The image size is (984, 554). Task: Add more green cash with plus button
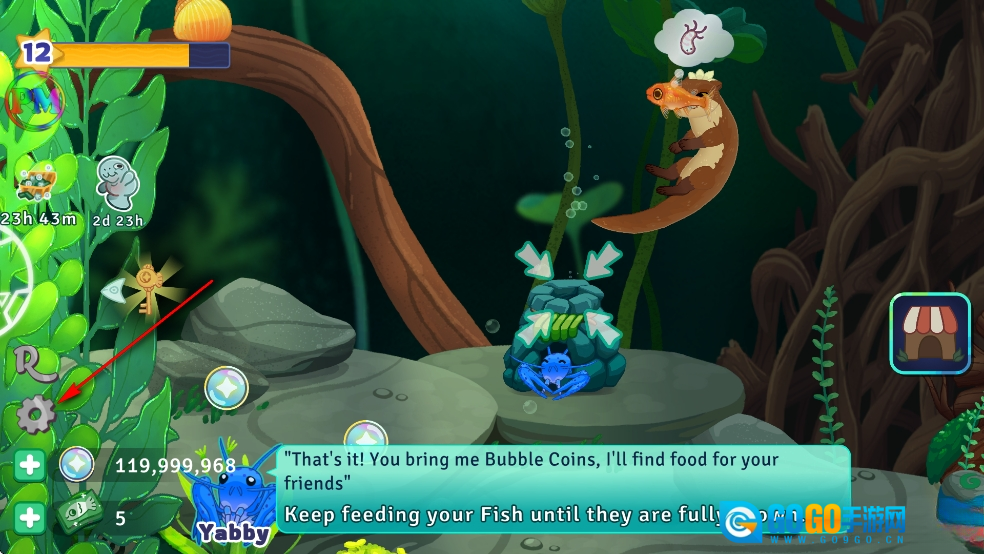[30, 518]
